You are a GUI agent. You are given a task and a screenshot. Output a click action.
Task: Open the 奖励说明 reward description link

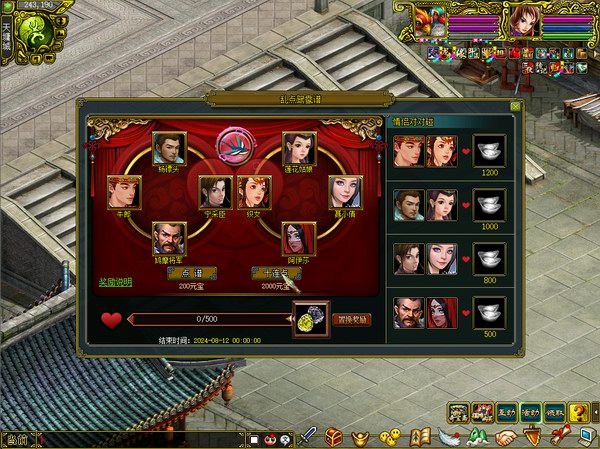click(115, 282)
